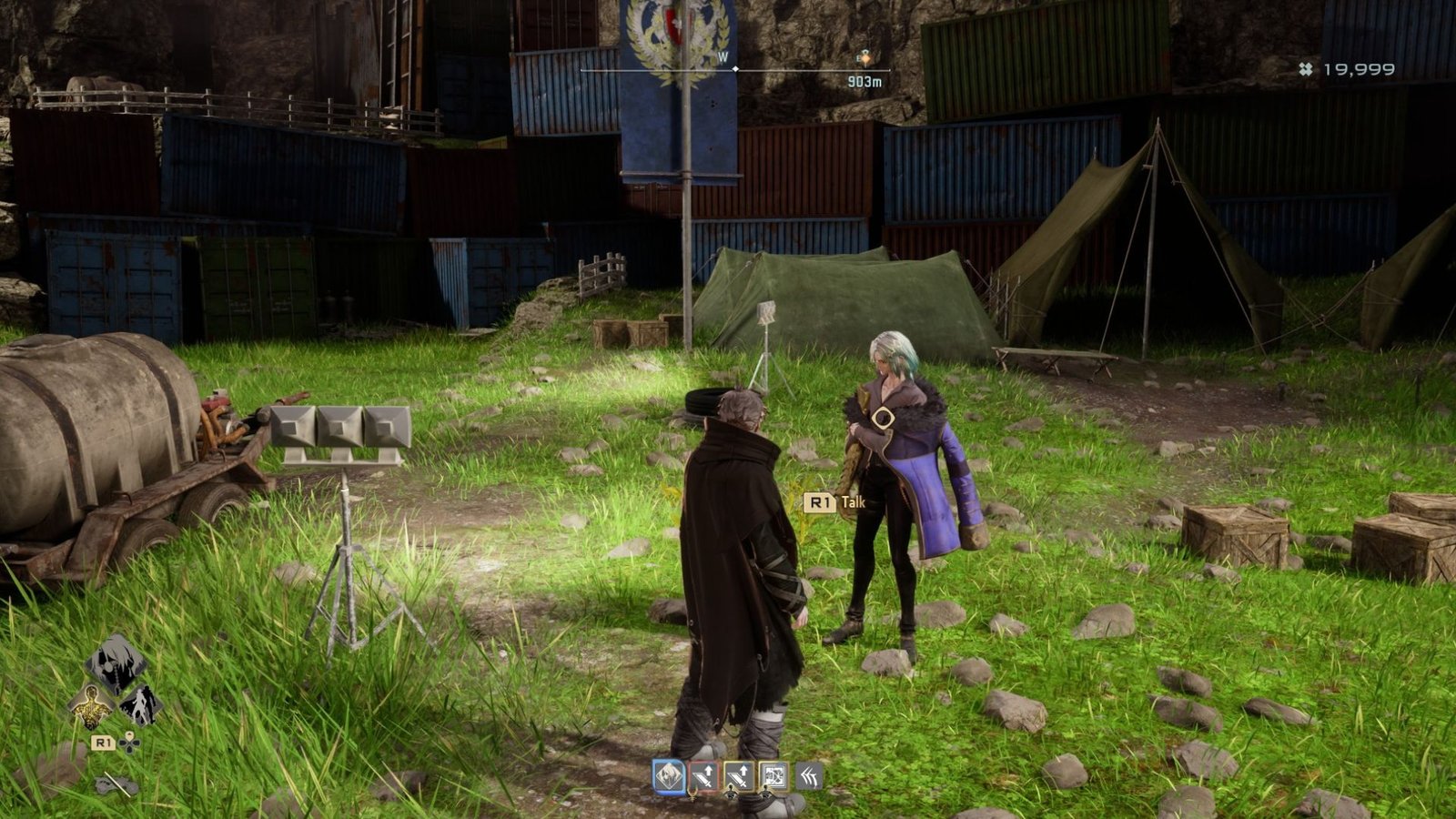The image size is (1456, 819).
Task: Click the back-arrows icon at hotbar end
Action: pyautogui.click(x=810, y=775)
